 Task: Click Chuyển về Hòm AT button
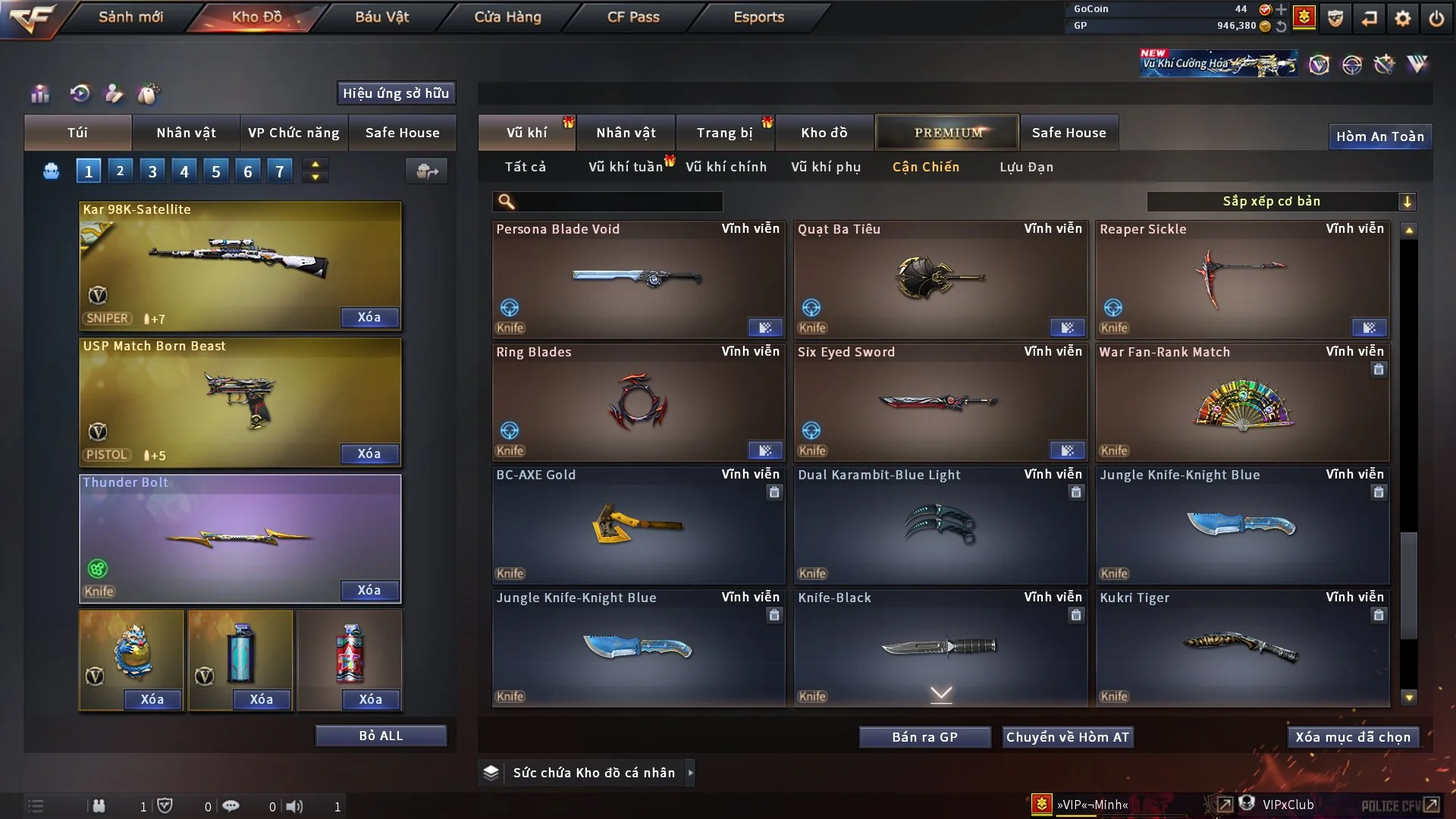pos(1067,737)
